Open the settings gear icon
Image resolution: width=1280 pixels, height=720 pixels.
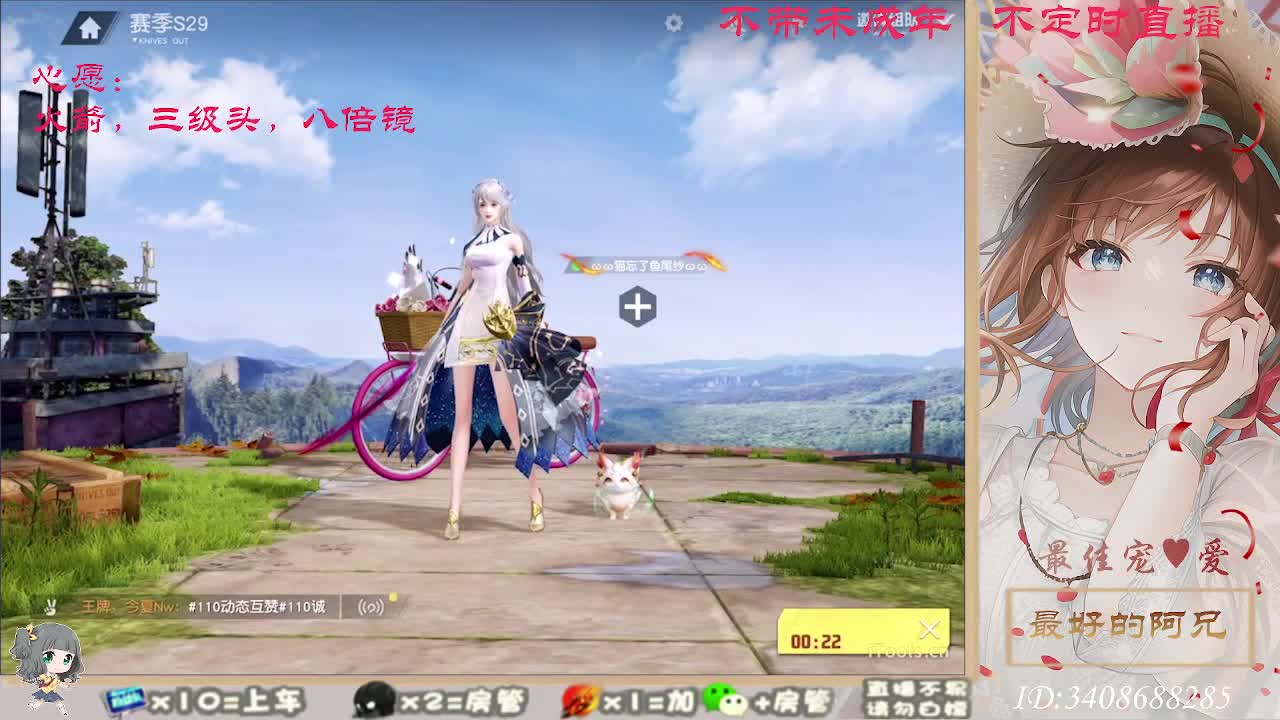(673, 21)
